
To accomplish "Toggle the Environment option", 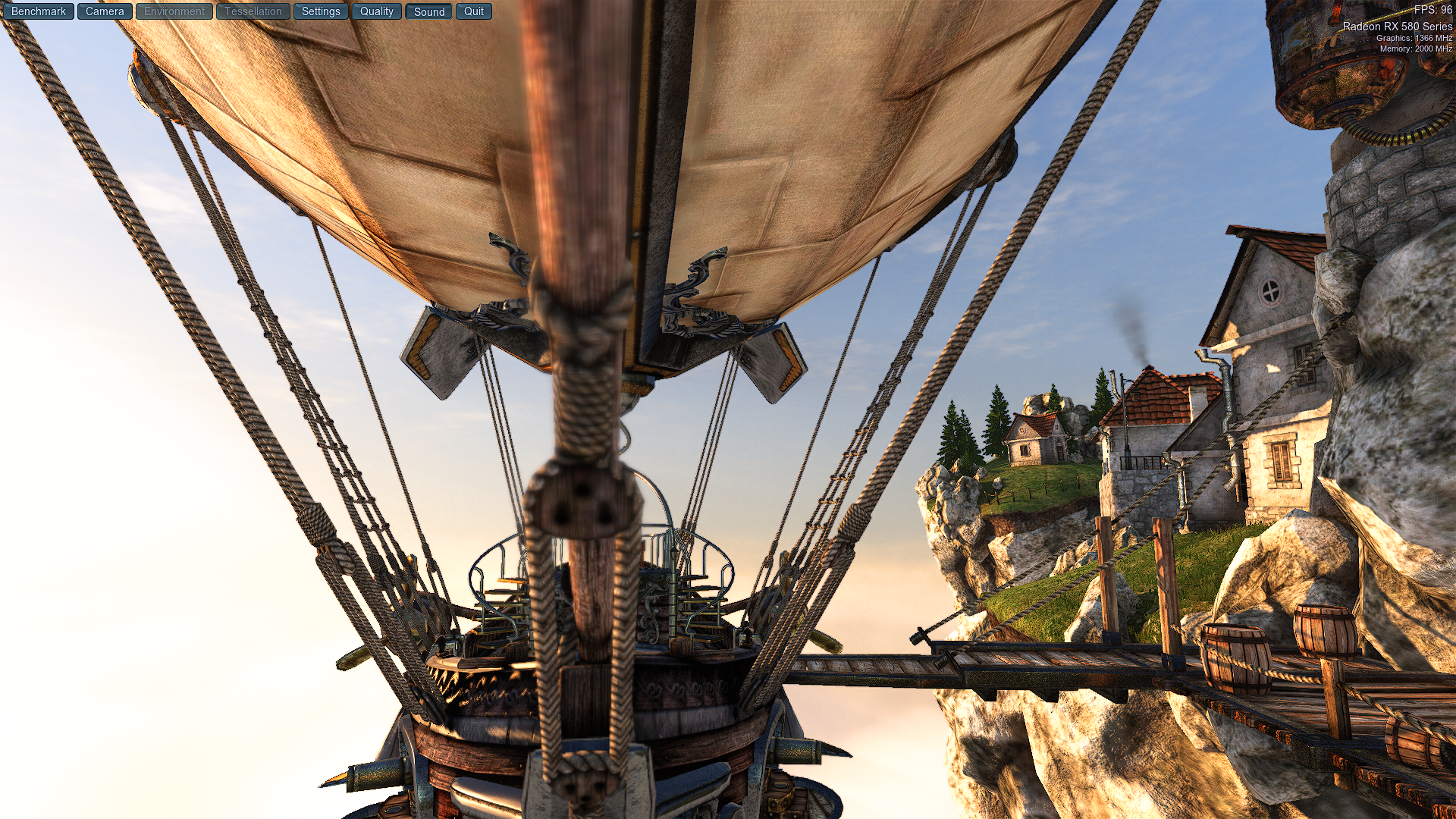I will [174, 11].
